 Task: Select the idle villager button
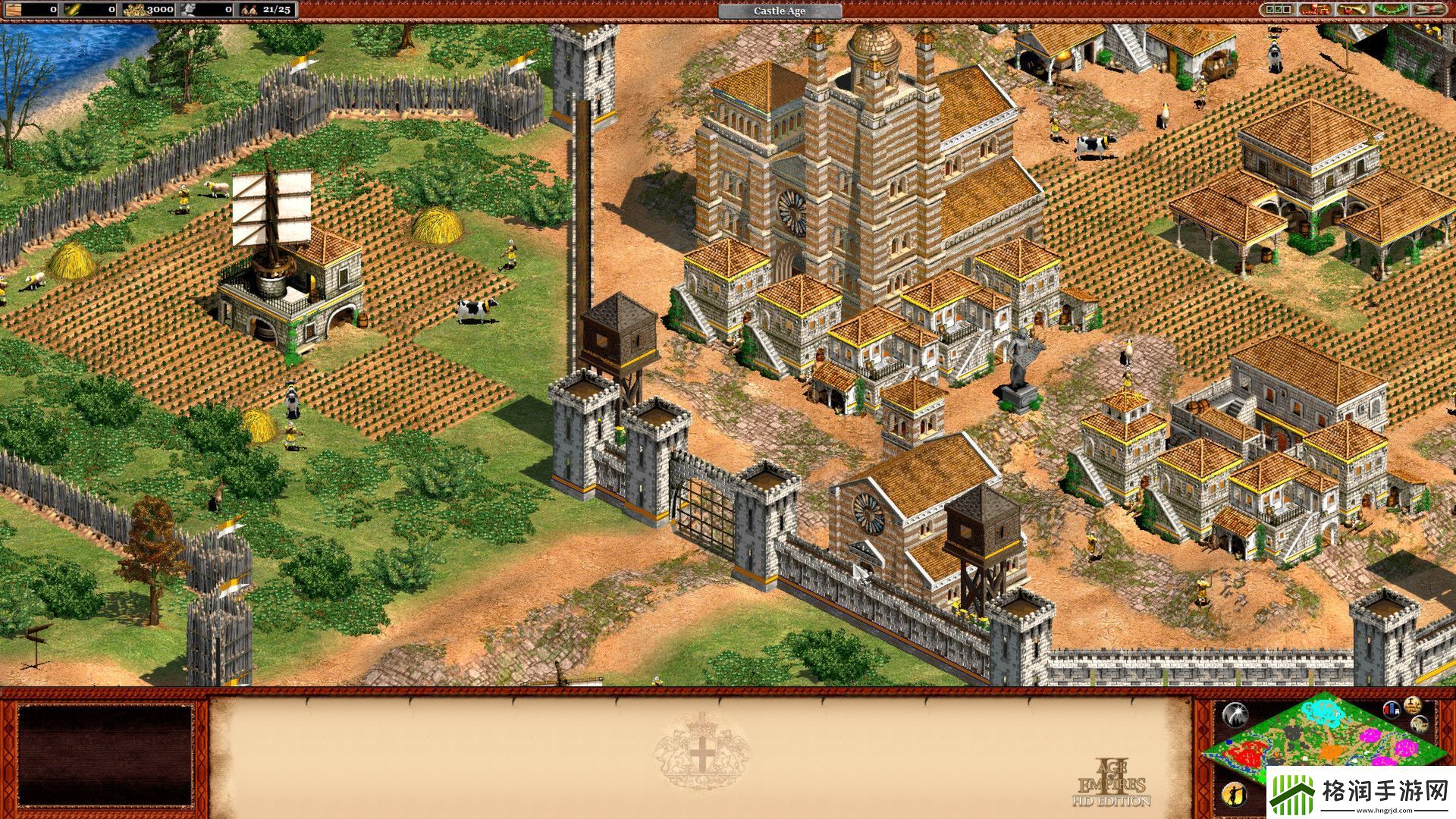click(1235, 793)
